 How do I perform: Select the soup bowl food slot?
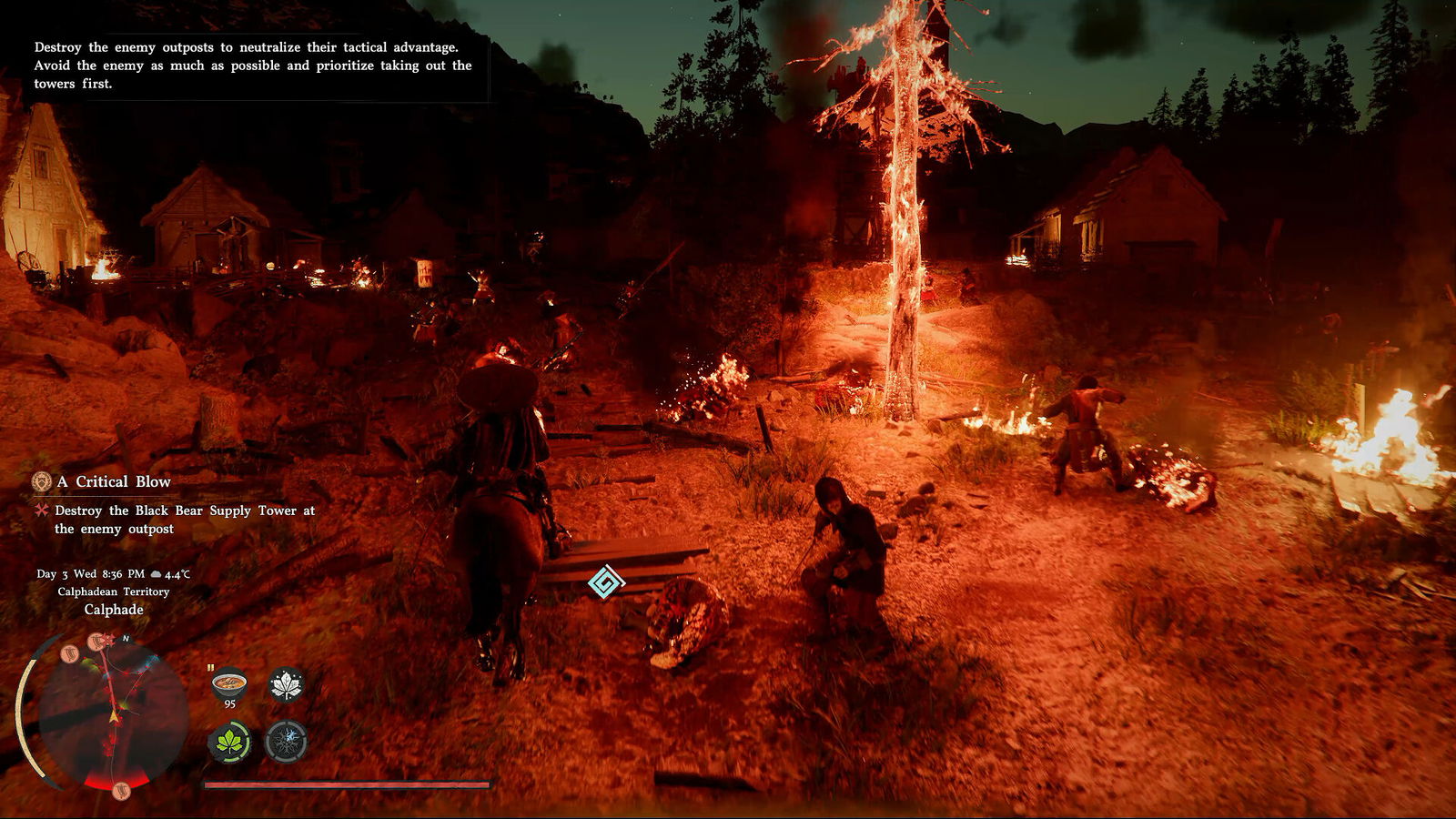228,682
